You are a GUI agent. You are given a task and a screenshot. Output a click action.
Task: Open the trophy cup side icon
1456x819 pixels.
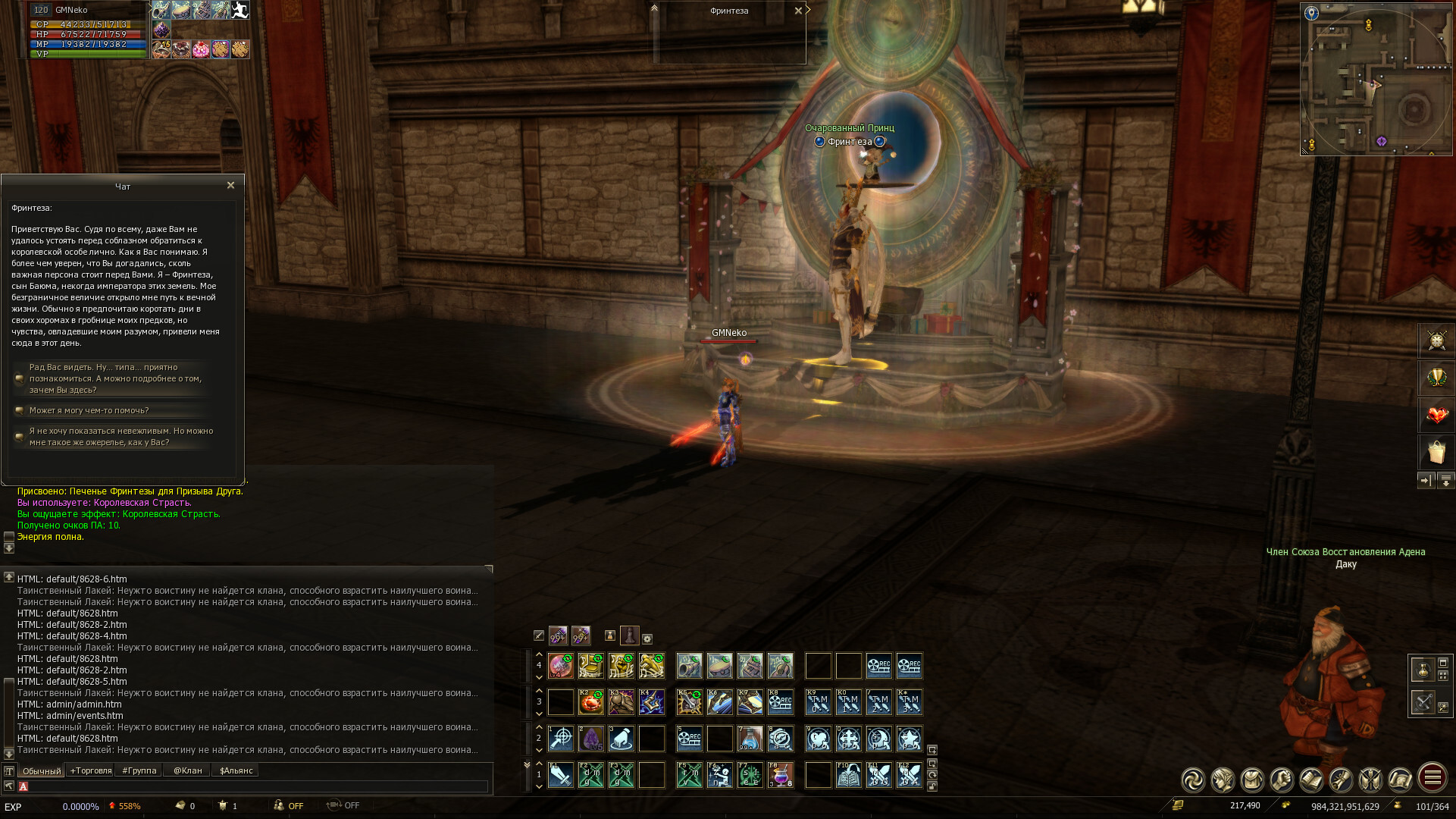pos(1436,378)
